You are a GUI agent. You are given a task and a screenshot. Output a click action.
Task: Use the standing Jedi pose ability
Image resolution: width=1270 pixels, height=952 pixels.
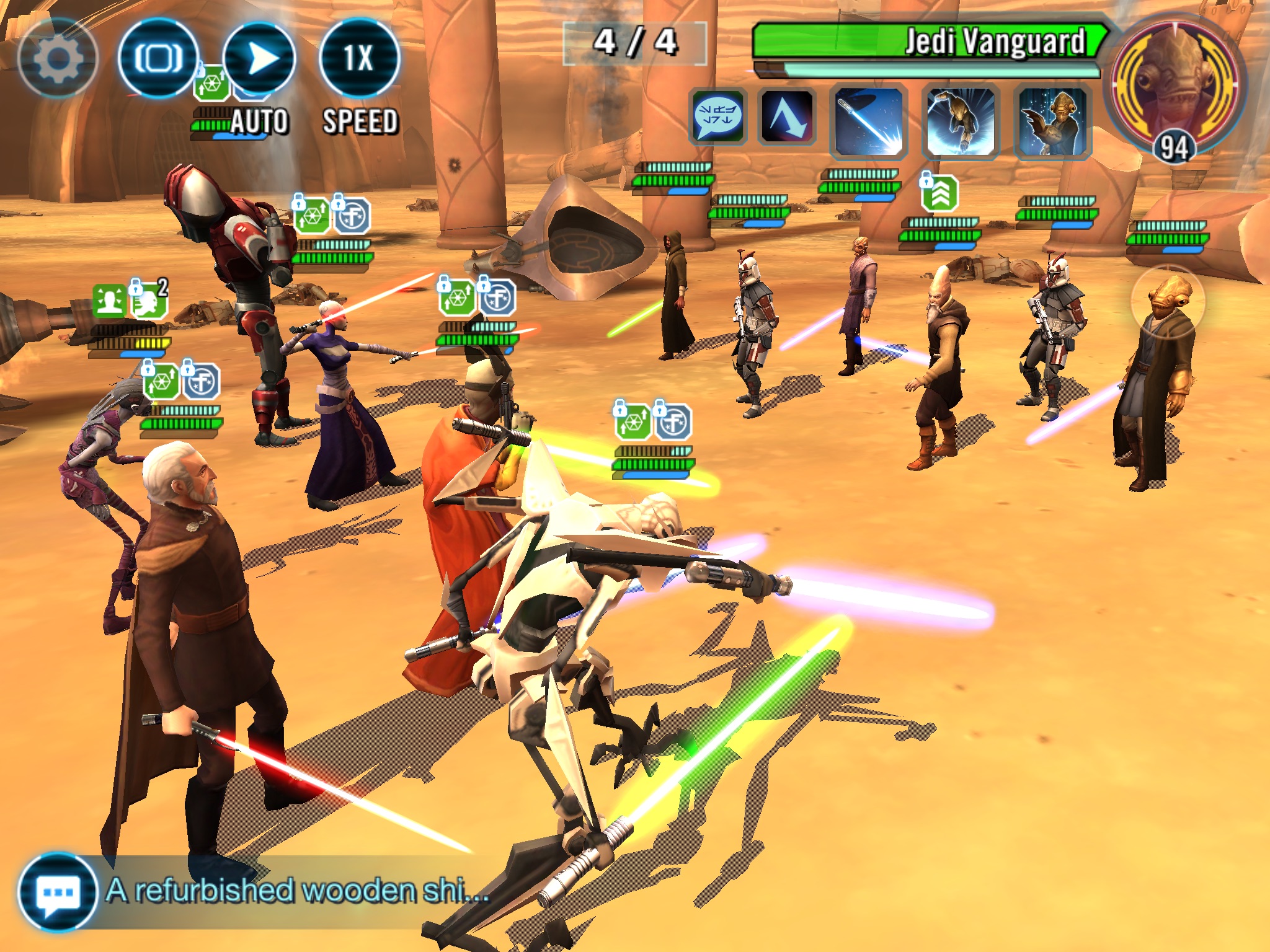pos(1052,121)
